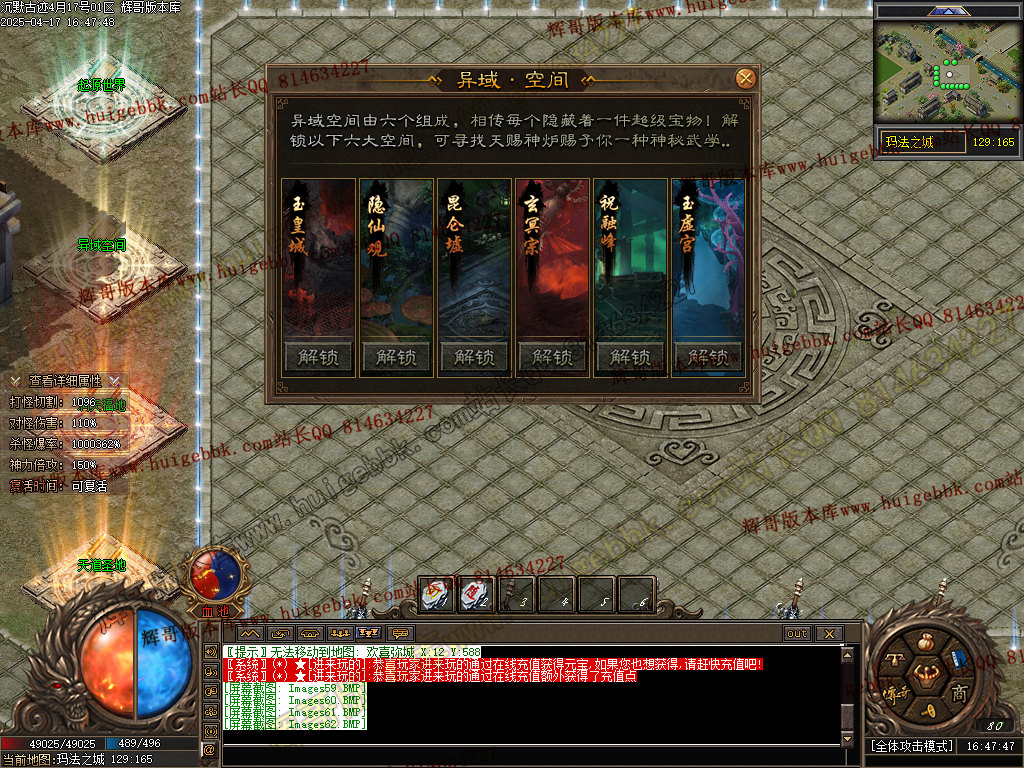Unlock the 玄冥宗 realm
This screenshot has width=1024, height=768.
(x=552, y=357)
